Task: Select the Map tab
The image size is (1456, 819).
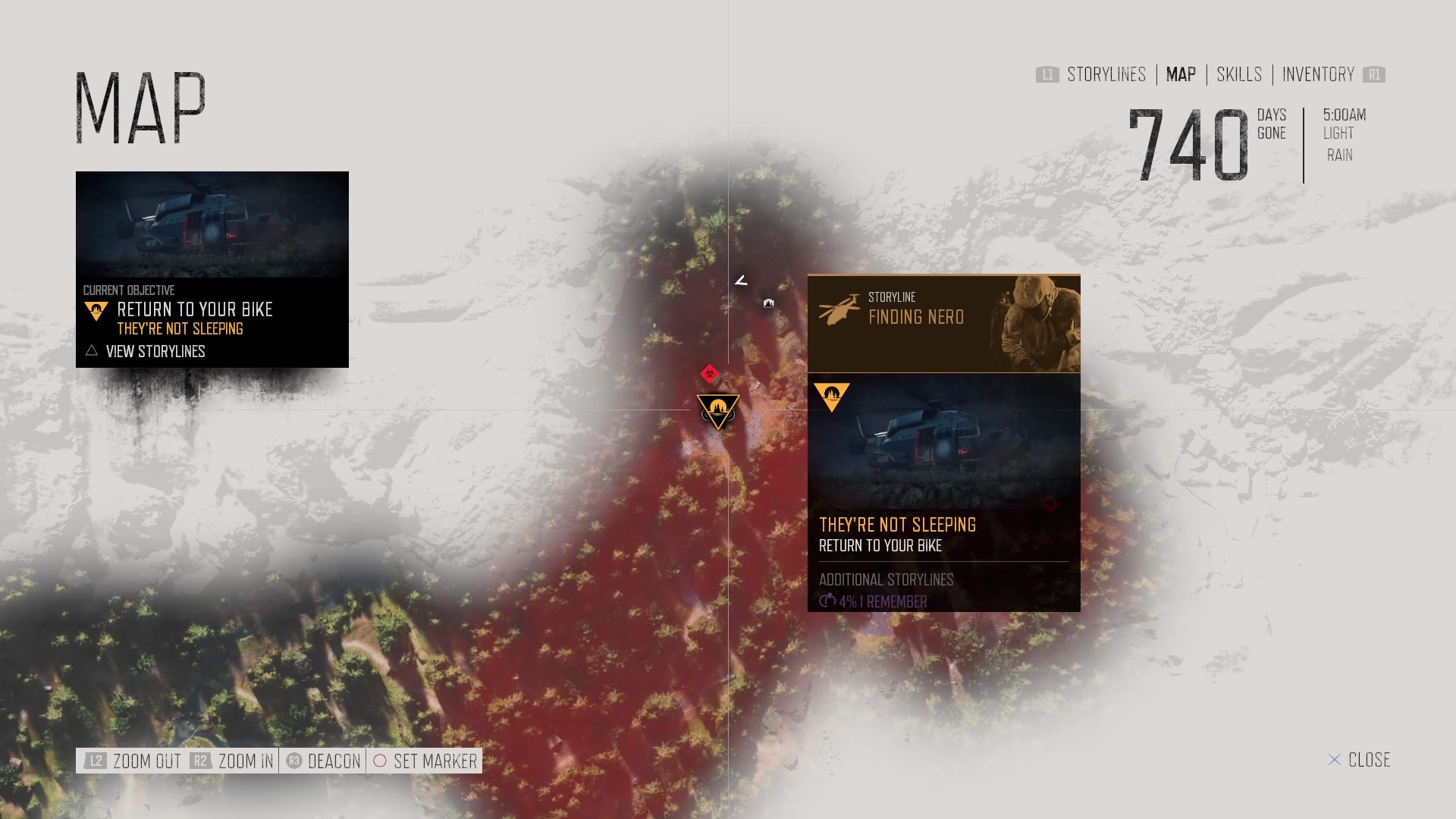Action: pyautogui.click(x=1181, y=74)
